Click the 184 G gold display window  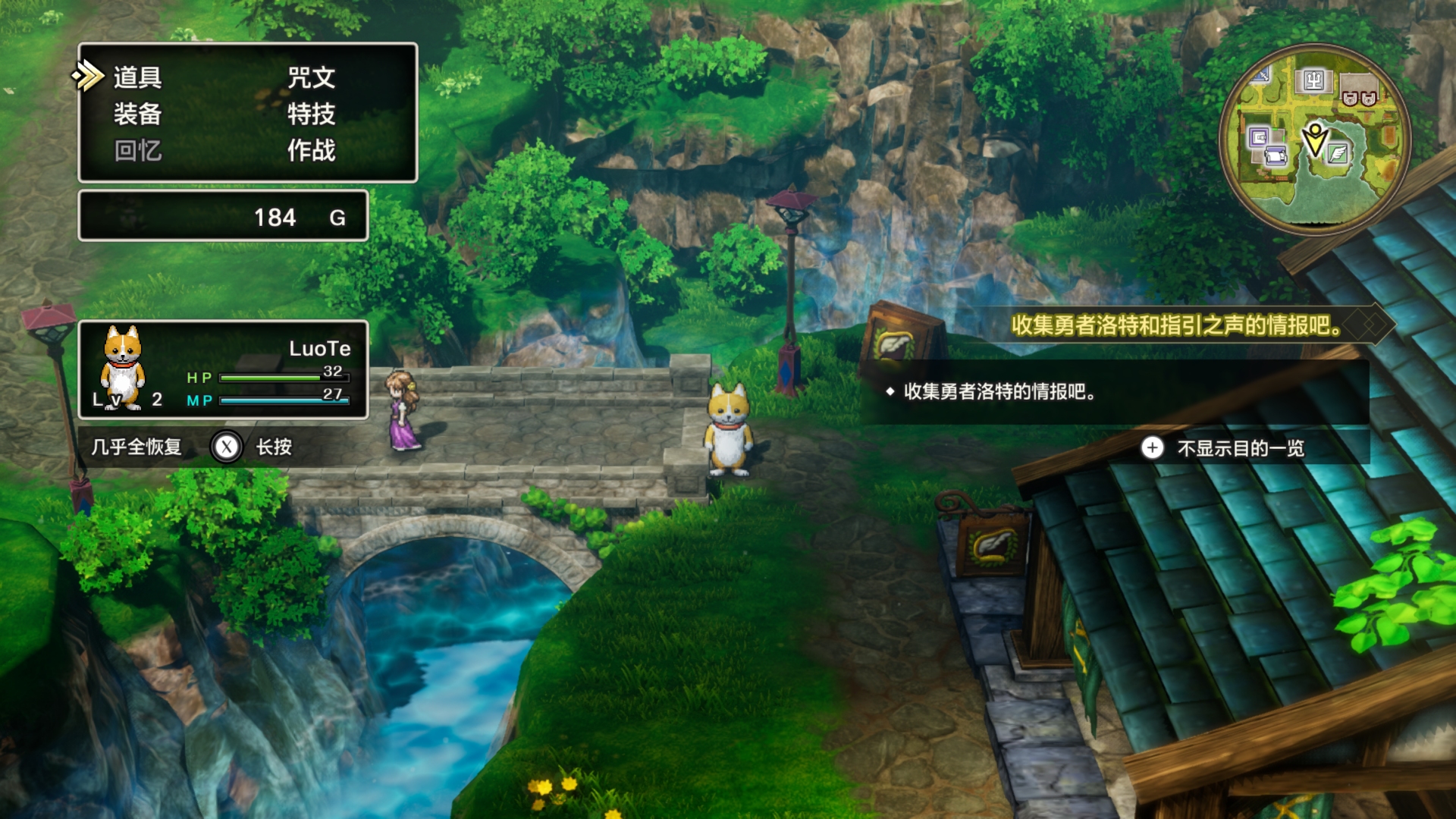tap(222, 217)
